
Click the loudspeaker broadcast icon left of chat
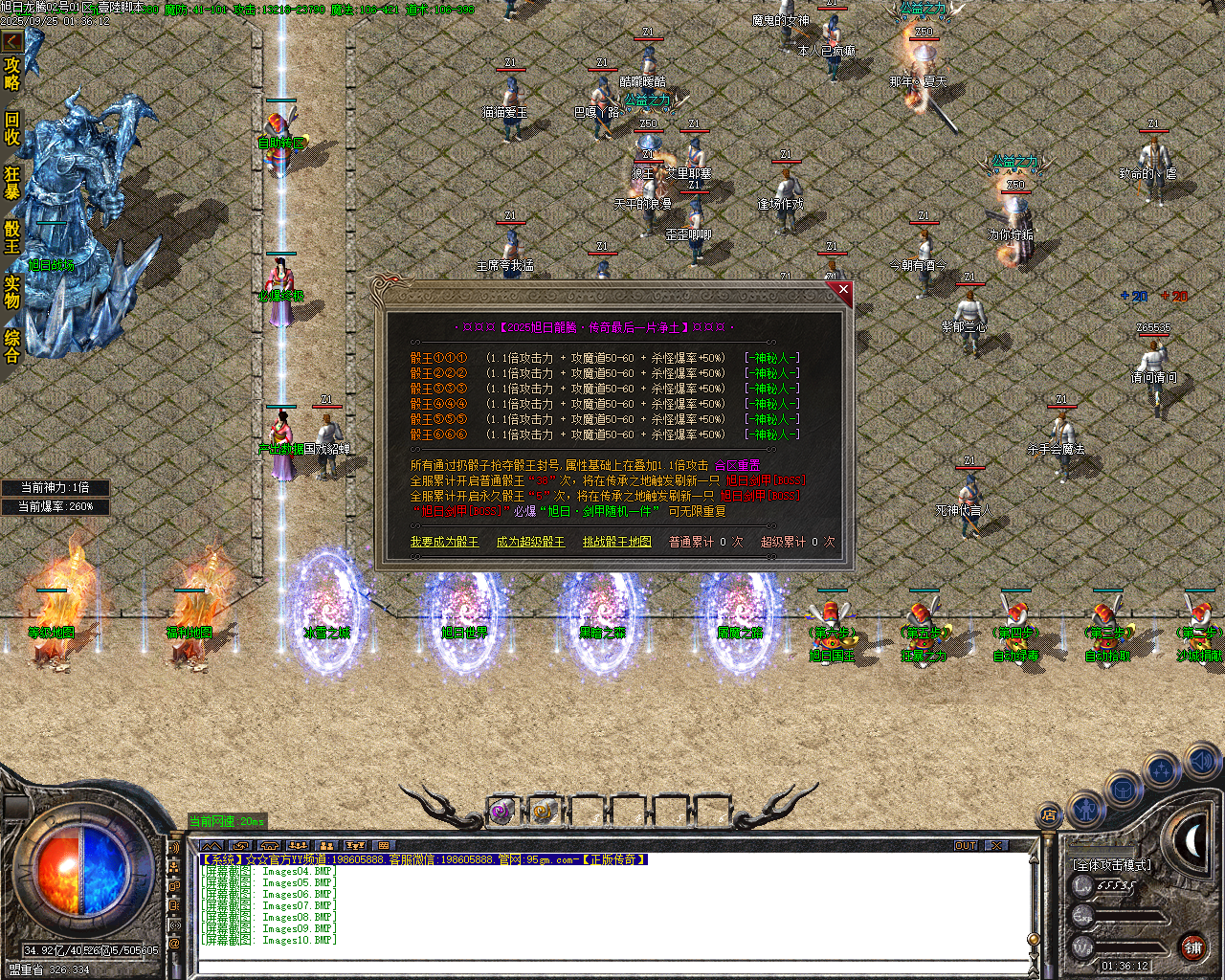[x=173, y=847]
